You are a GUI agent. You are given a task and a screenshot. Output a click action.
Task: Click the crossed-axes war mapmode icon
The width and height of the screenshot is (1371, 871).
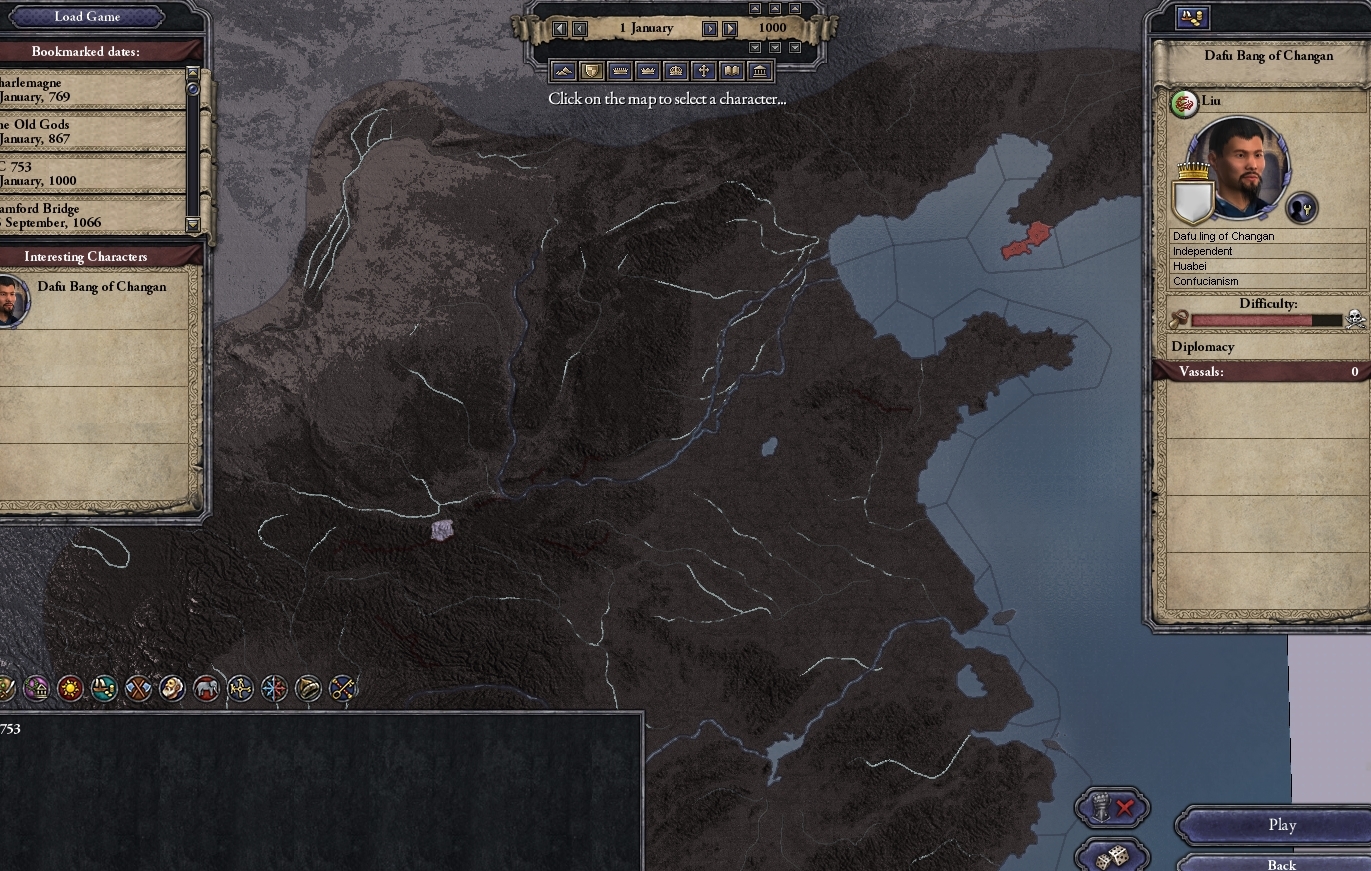coord(138,688)
